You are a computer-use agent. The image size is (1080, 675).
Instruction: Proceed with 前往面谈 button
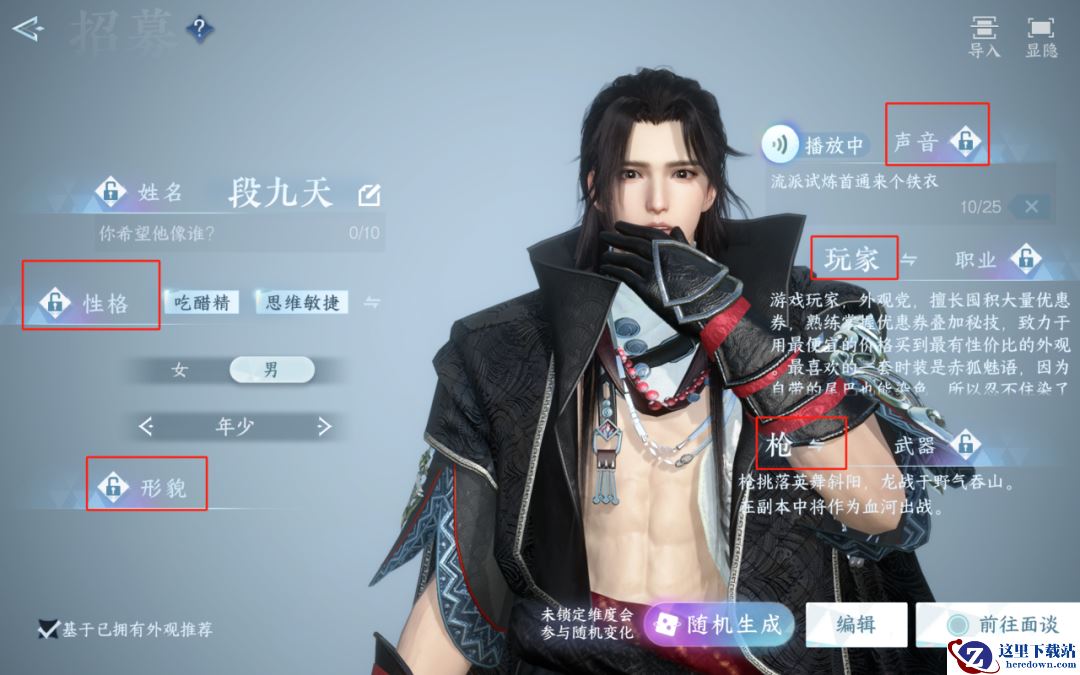coord(1000,625)
